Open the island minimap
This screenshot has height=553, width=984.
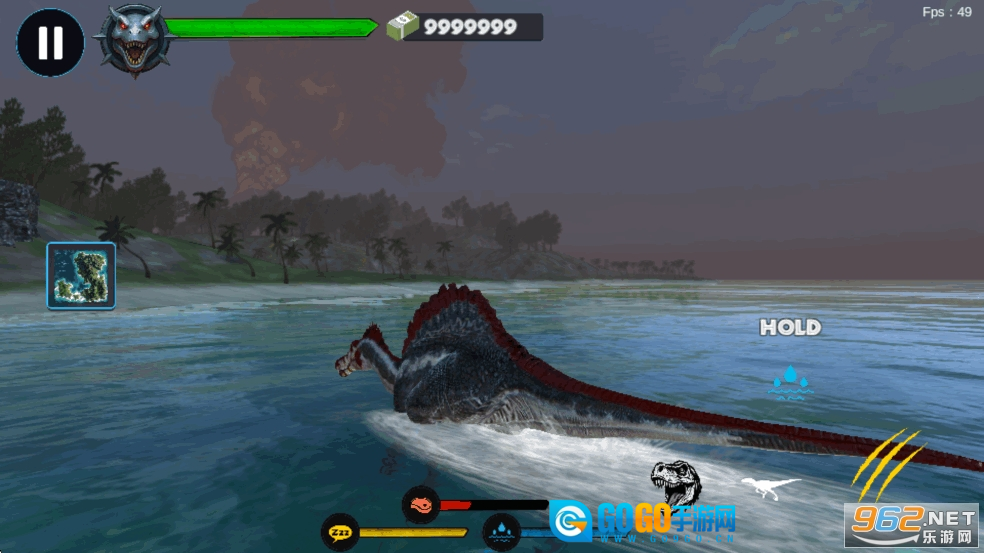(x=81, y=275)
